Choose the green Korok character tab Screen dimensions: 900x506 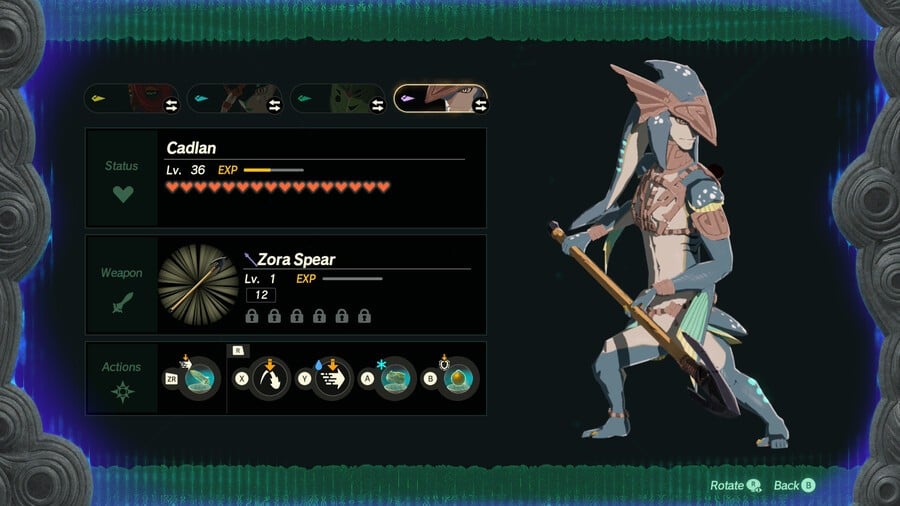[338, 99]
